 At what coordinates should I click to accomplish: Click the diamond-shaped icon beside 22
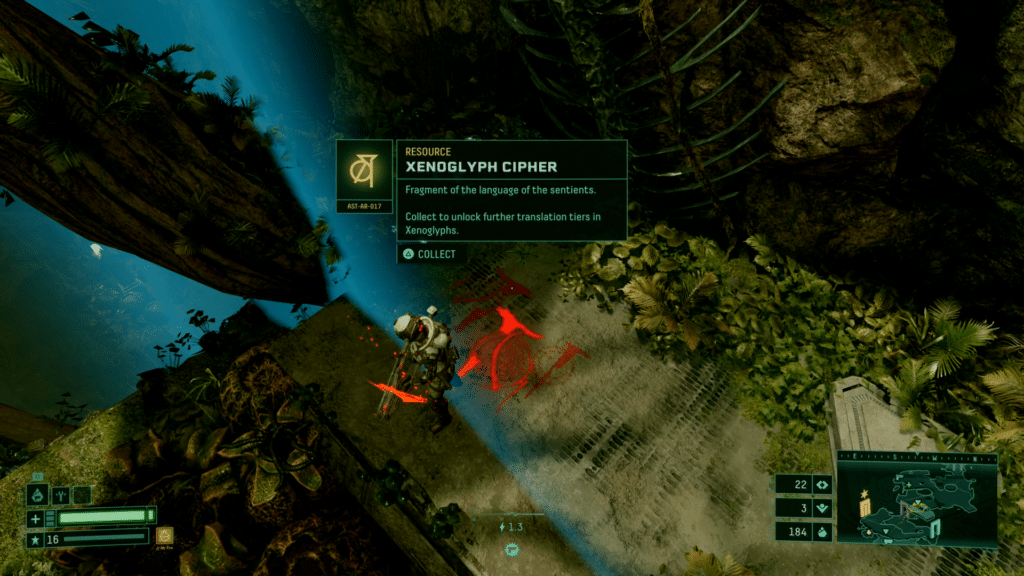click(822, 484)
